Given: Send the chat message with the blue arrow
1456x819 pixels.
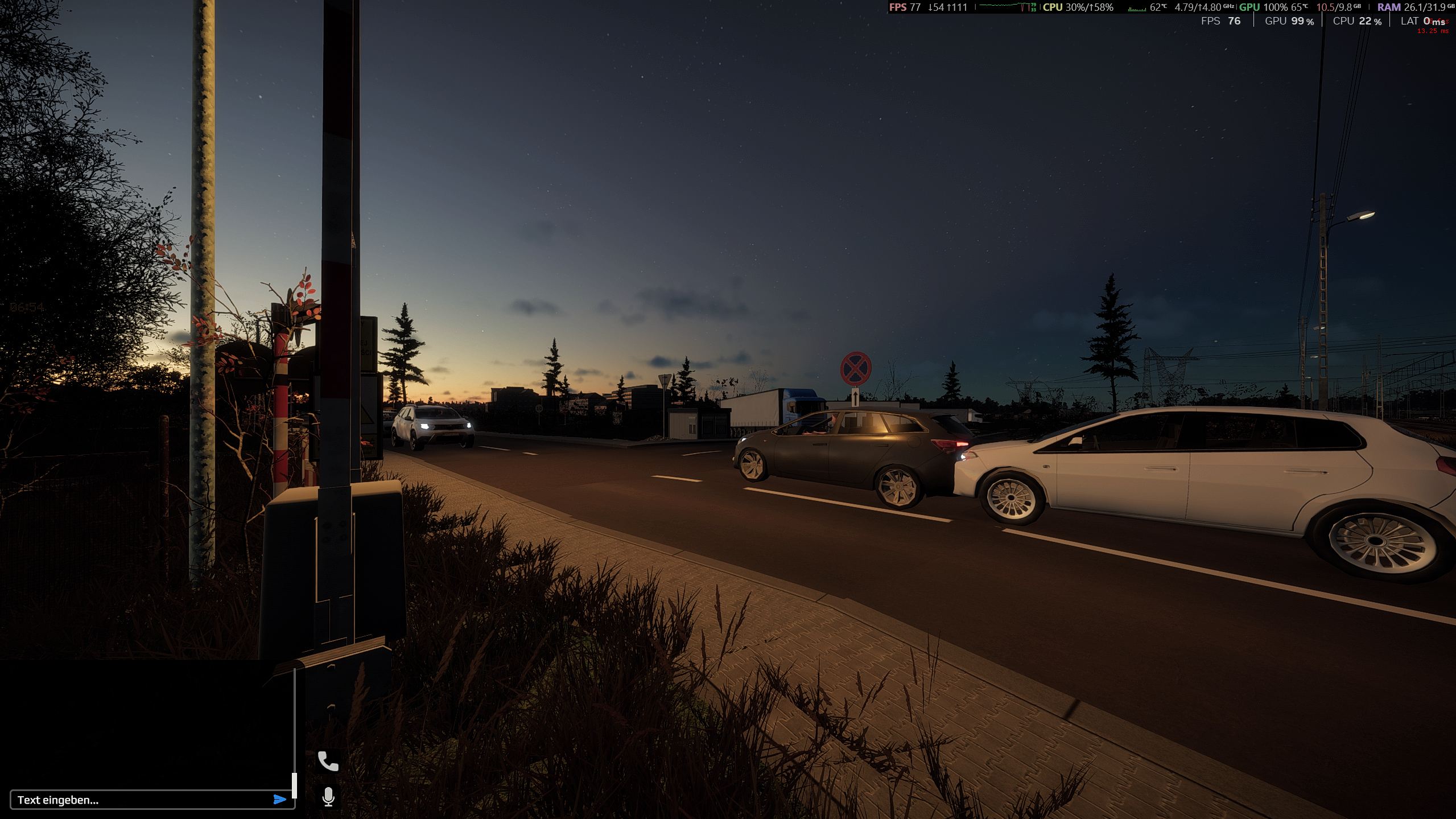Looking at the screenshot, I should click(279, 800).
